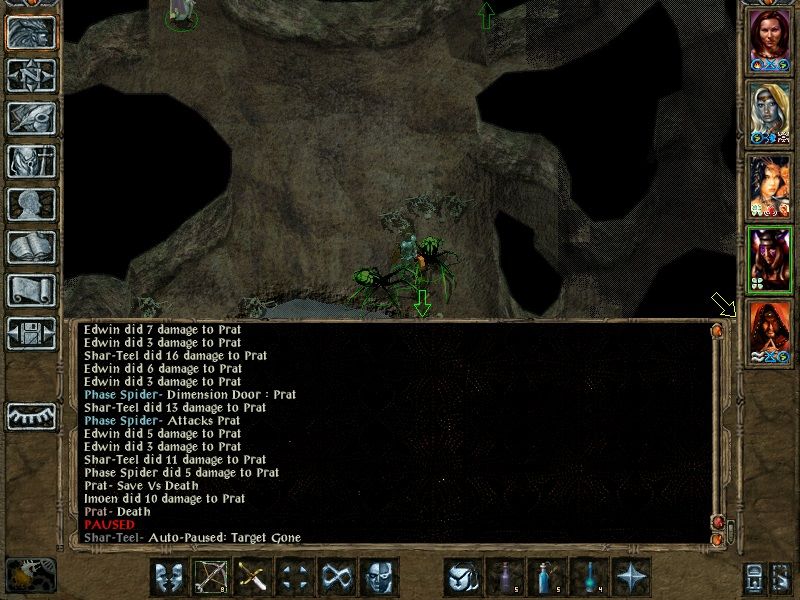Use the dark purple potion quick slot

(x=506, y=577)
